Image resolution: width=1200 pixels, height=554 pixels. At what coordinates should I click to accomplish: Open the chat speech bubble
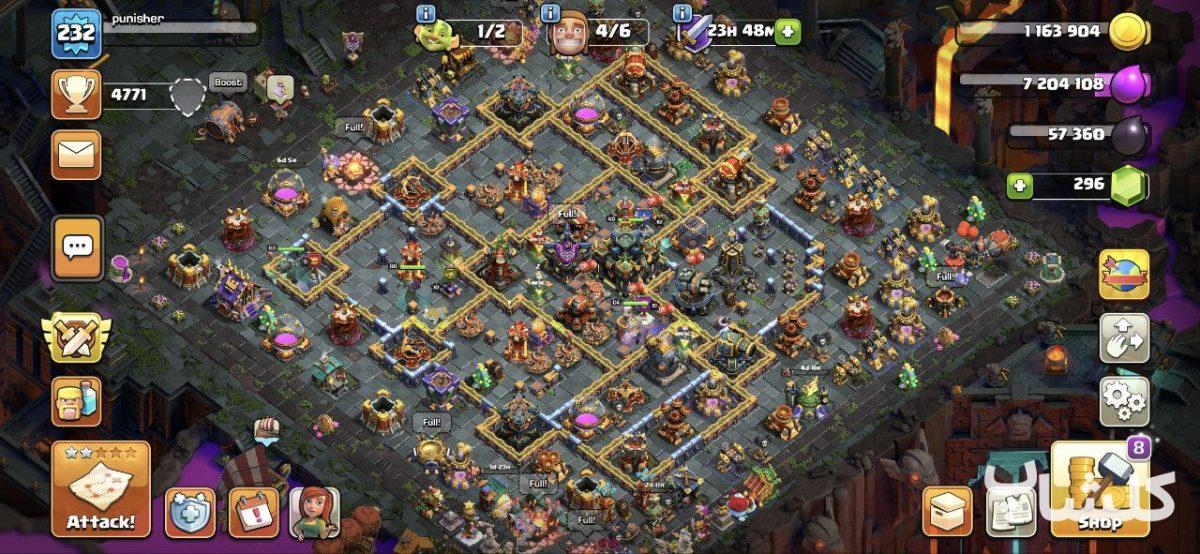click(x=77, y=247)
